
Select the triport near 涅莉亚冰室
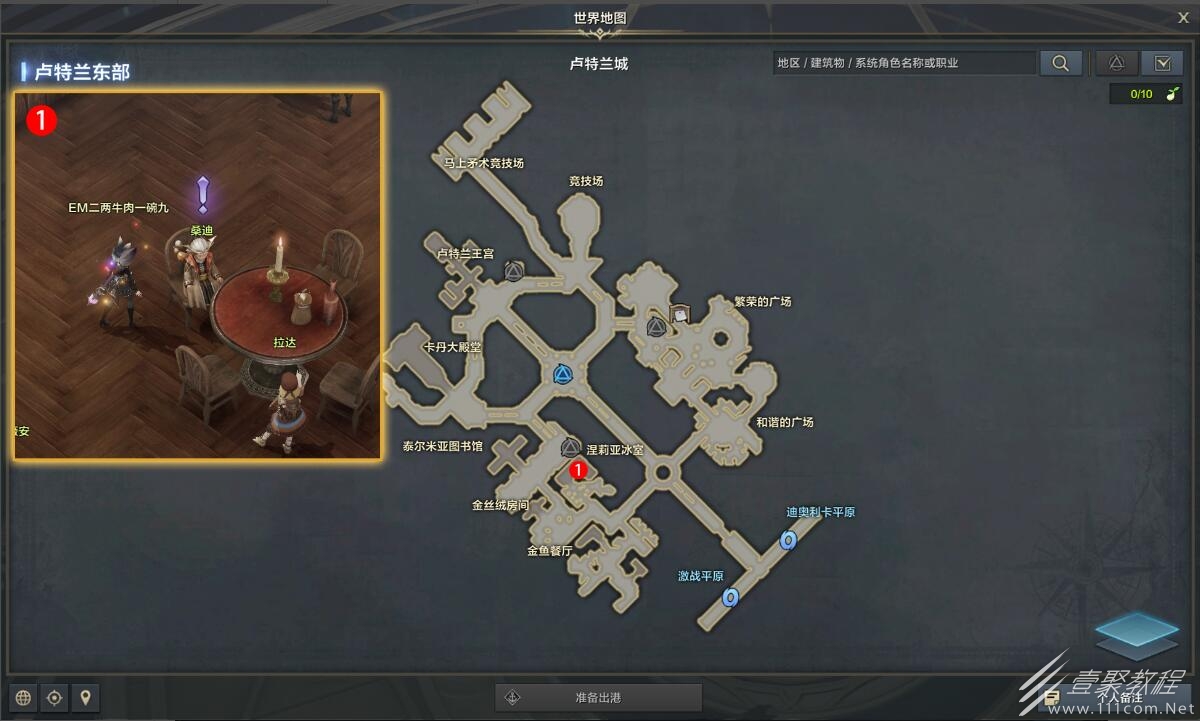click(571, 448)
